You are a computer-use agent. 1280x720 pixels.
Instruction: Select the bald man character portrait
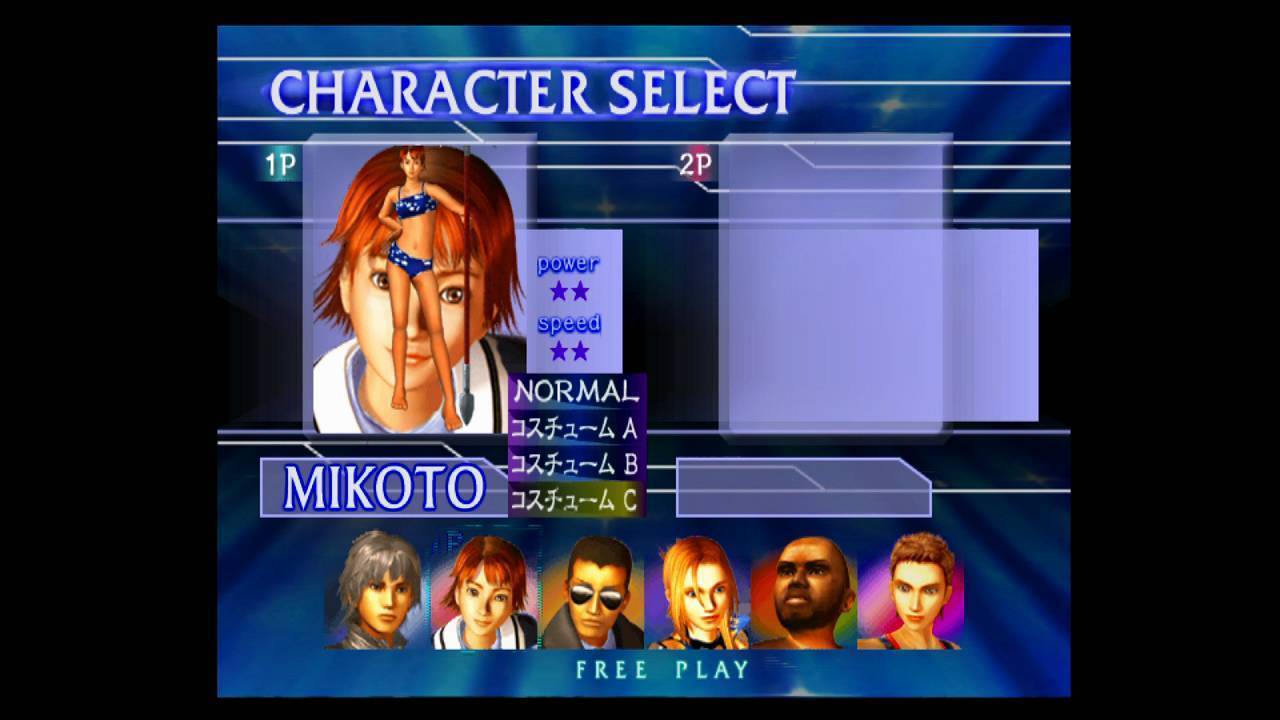pos(805,591)
